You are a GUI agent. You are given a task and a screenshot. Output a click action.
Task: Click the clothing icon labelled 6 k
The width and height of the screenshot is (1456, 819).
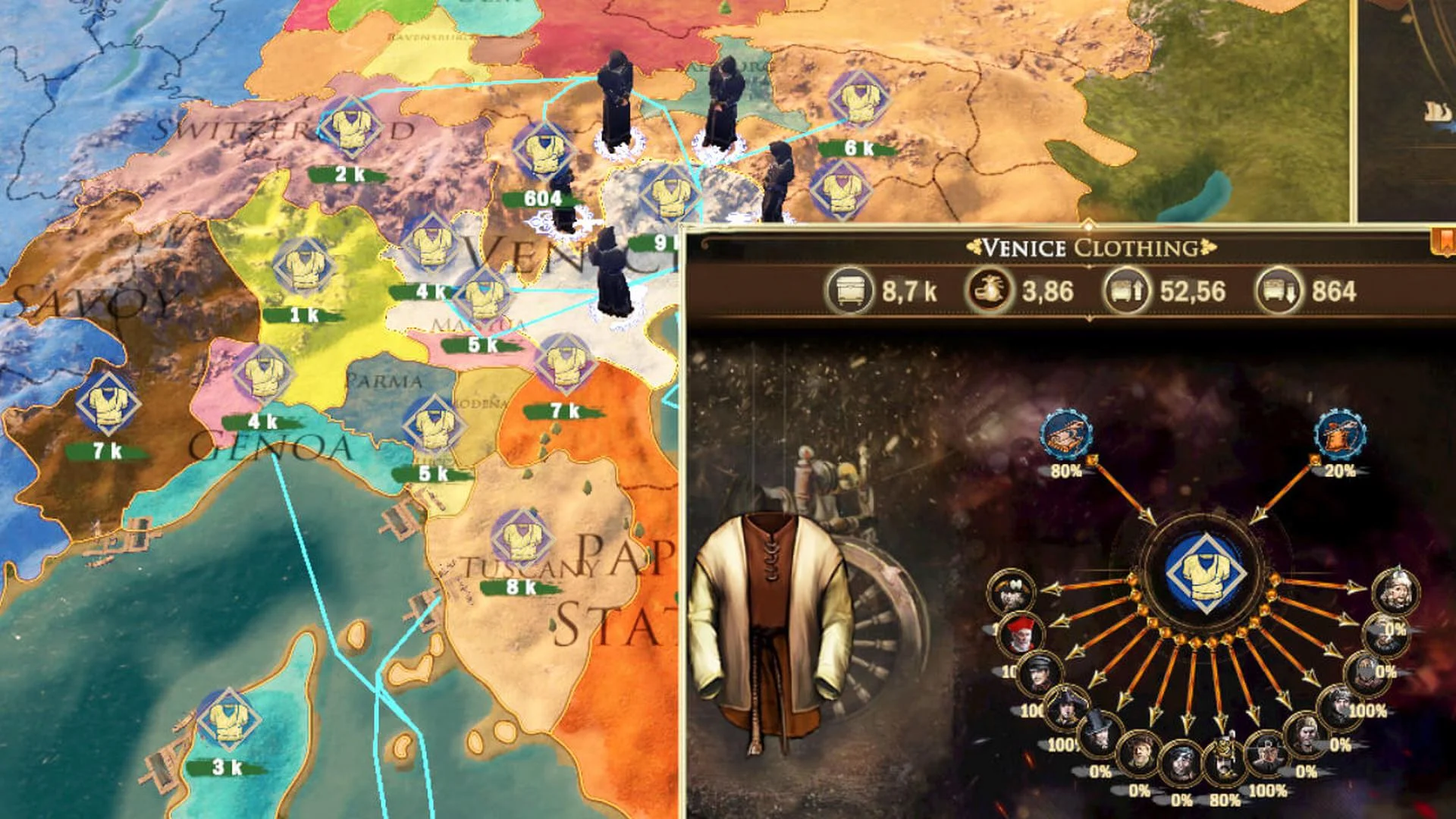pyautogui.click(x=859, y=101)
